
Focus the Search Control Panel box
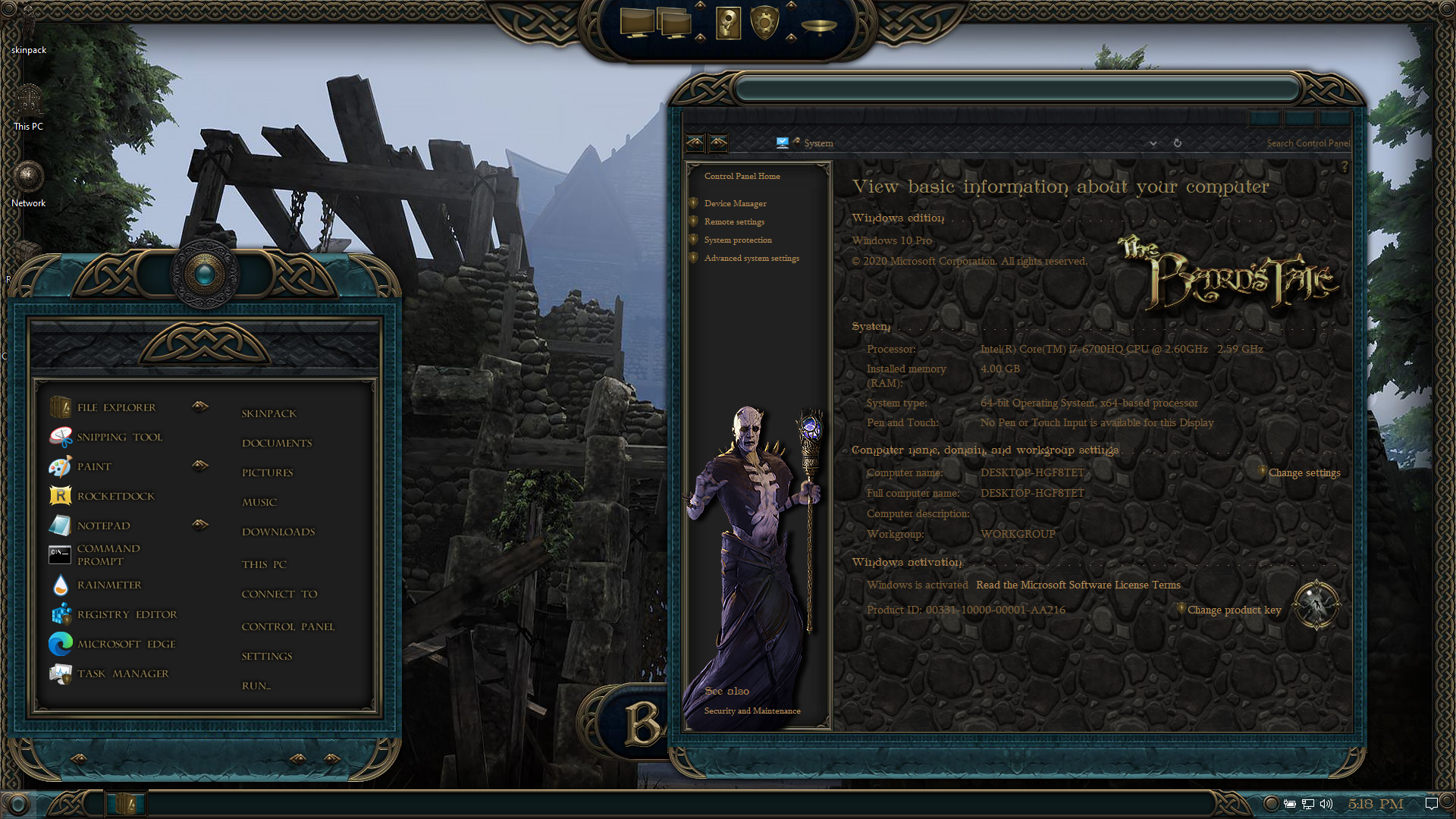pos(1307,143)
